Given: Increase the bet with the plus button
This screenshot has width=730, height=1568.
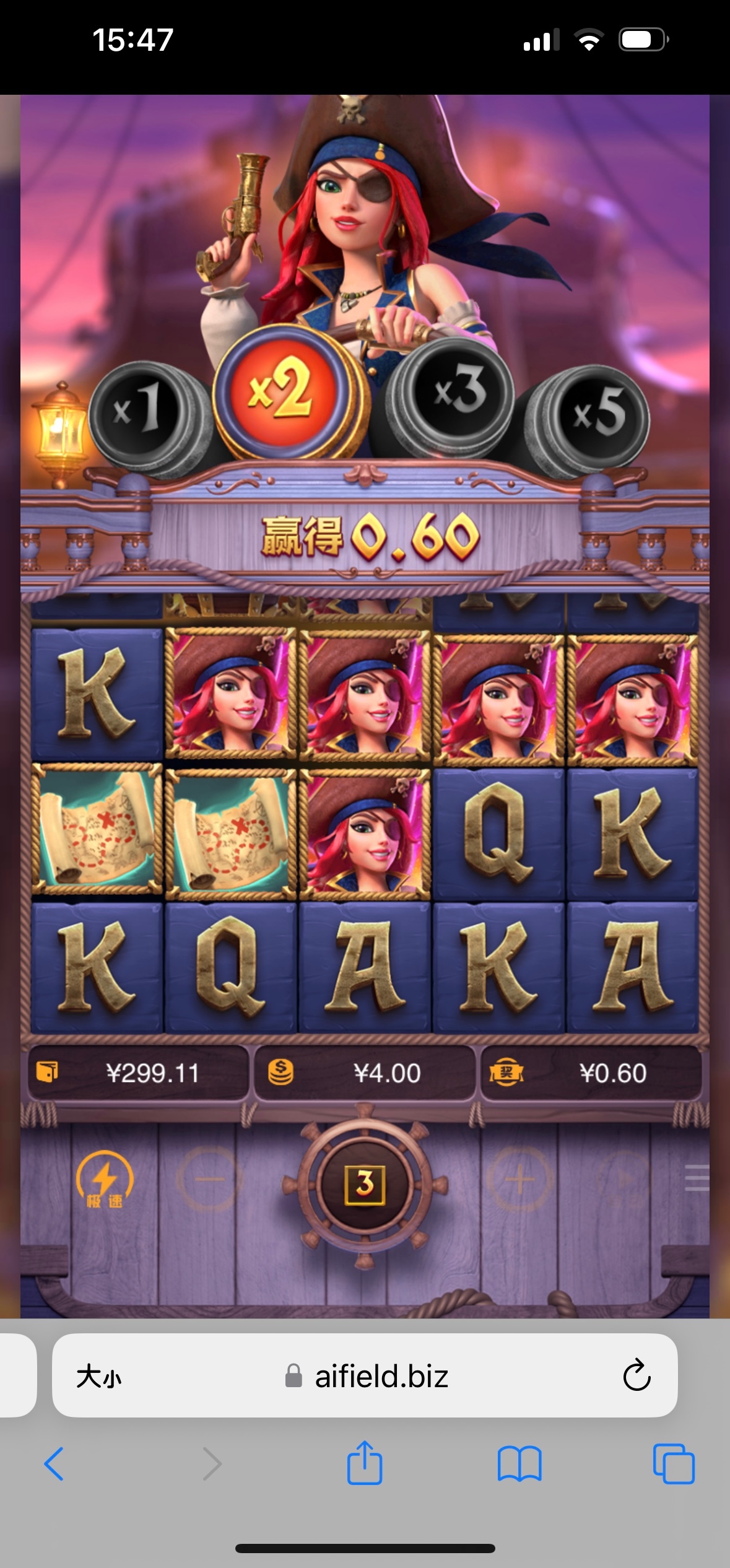Looking at the screenshot, I should click(519, 1180).
